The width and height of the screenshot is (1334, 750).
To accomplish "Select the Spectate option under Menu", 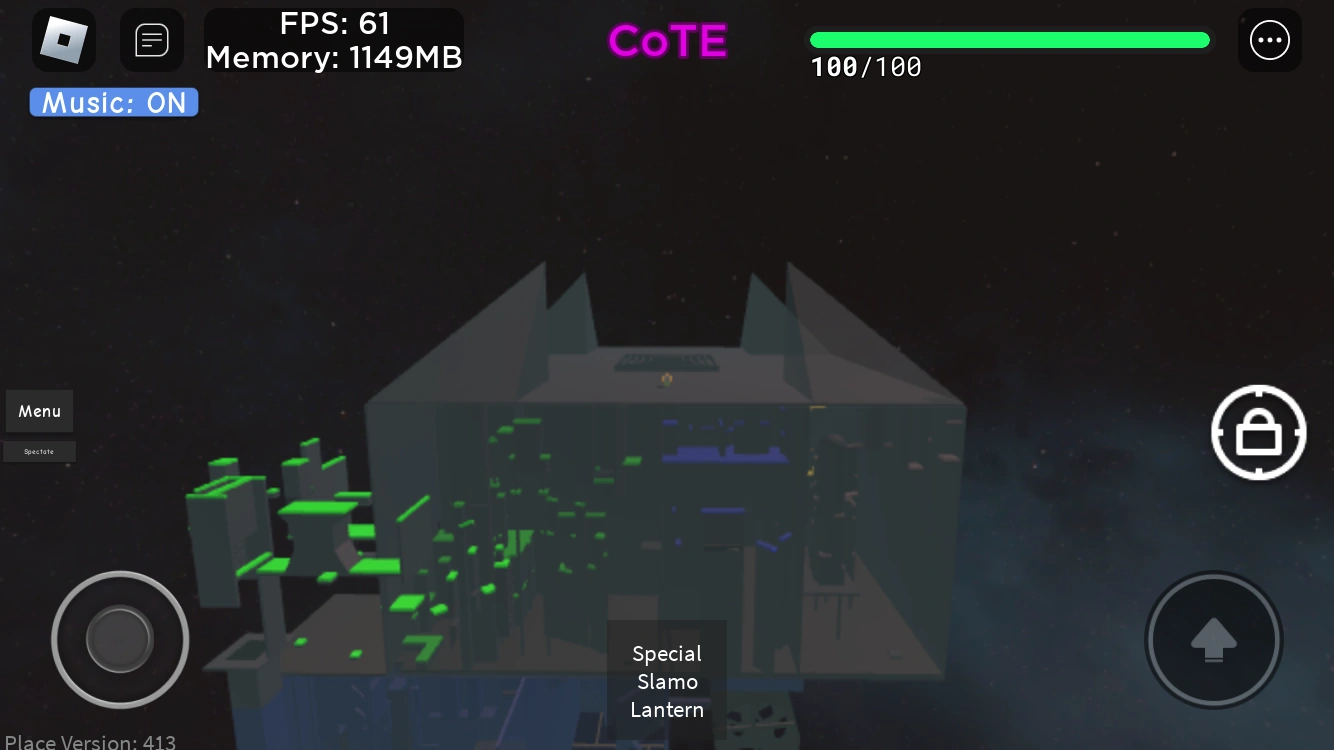I will pos(39,451).
